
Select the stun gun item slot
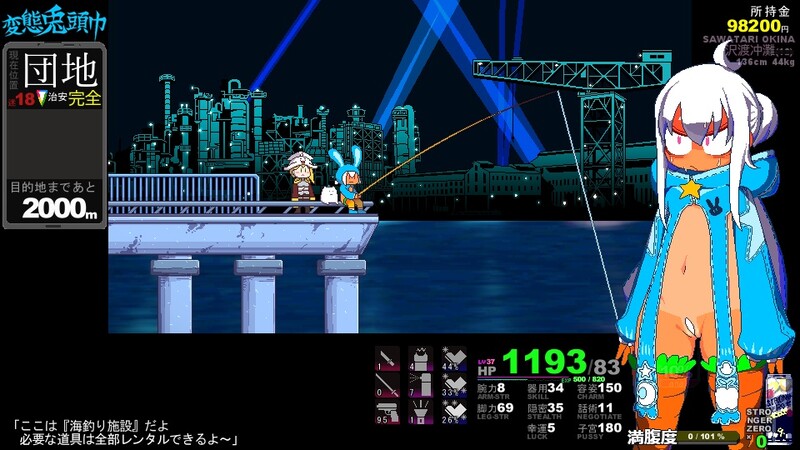pos(421,359)
